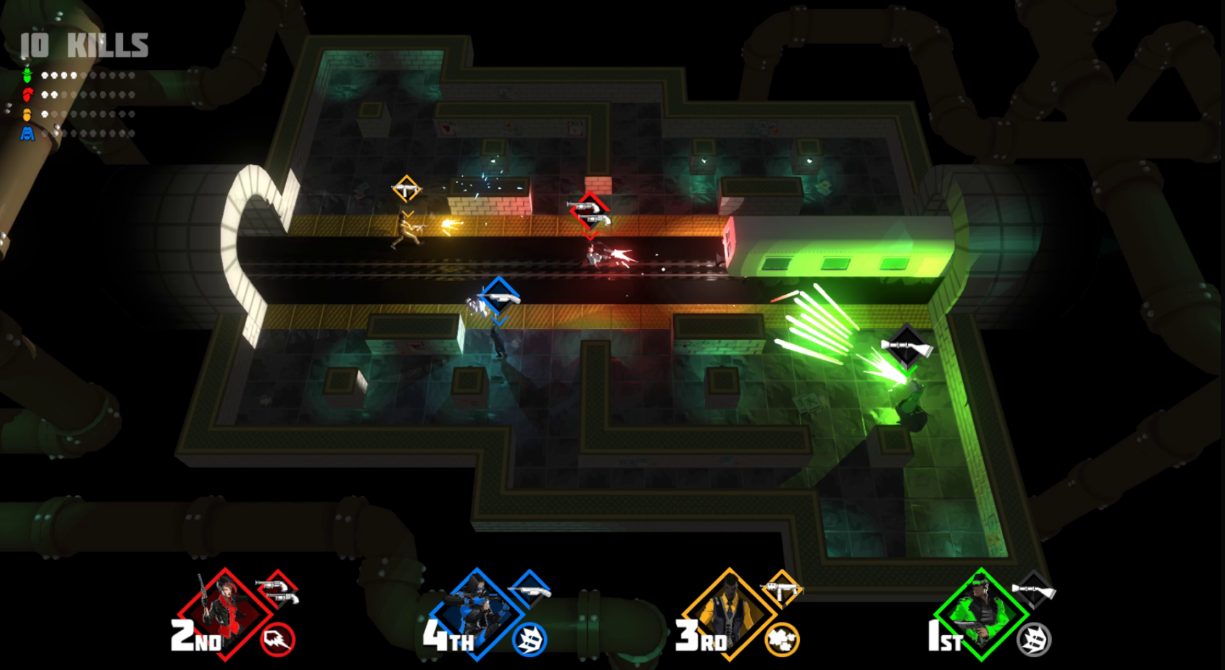The image size is (1225, 670).
Task: Click the blue player's shotgun weapon icon
Action: pyautogui.click(x=528, y=591)
